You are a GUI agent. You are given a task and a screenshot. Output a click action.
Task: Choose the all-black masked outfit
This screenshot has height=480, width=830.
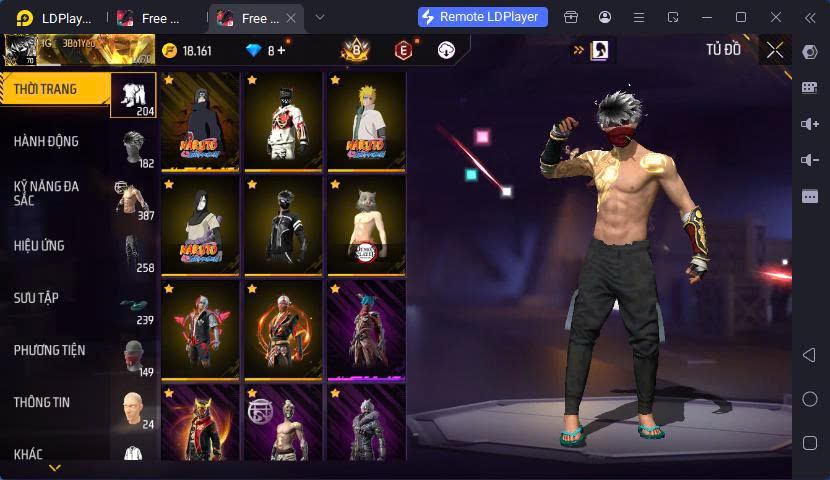click(283, 226)
